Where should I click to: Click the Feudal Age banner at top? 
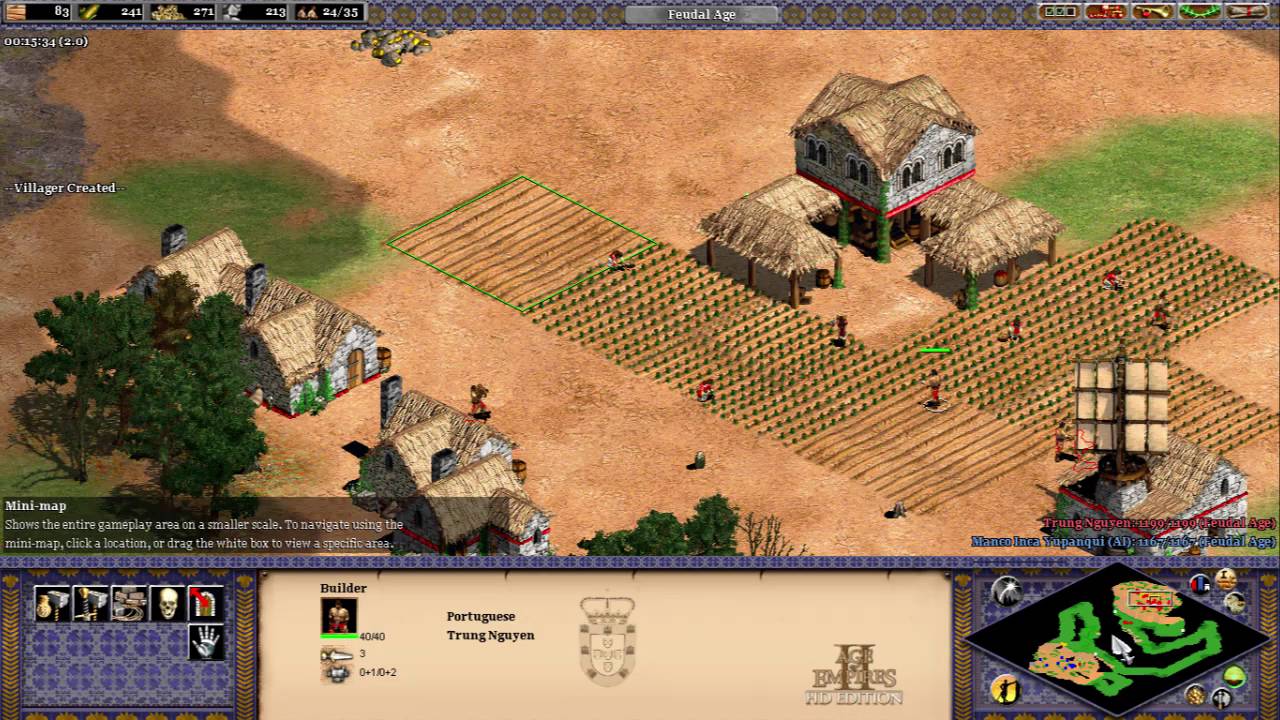[700, 14]
